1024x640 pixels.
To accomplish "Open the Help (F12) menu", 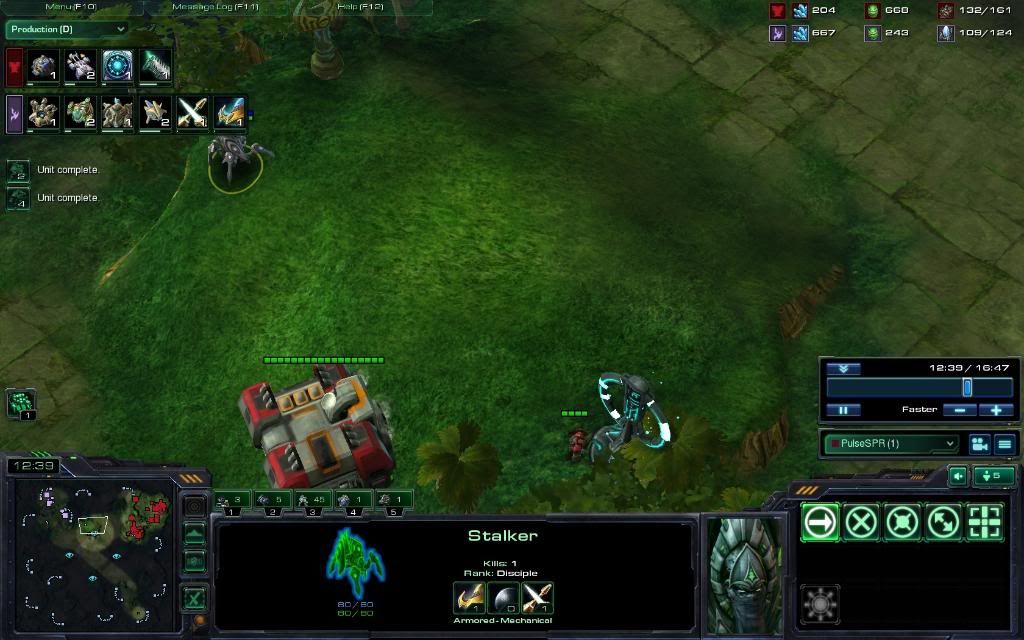I will pyautogui.click(x=361, y=7).
